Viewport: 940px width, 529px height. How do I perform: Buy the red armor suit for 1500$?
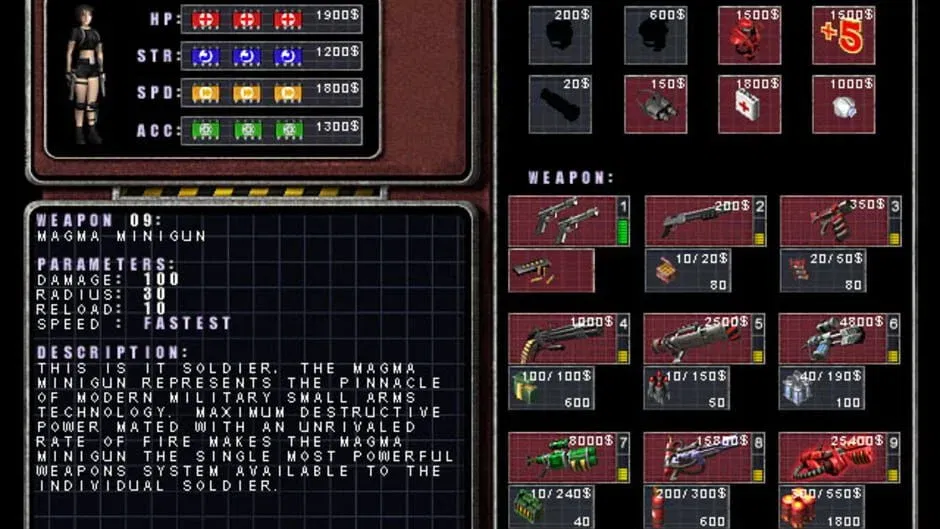749,35
